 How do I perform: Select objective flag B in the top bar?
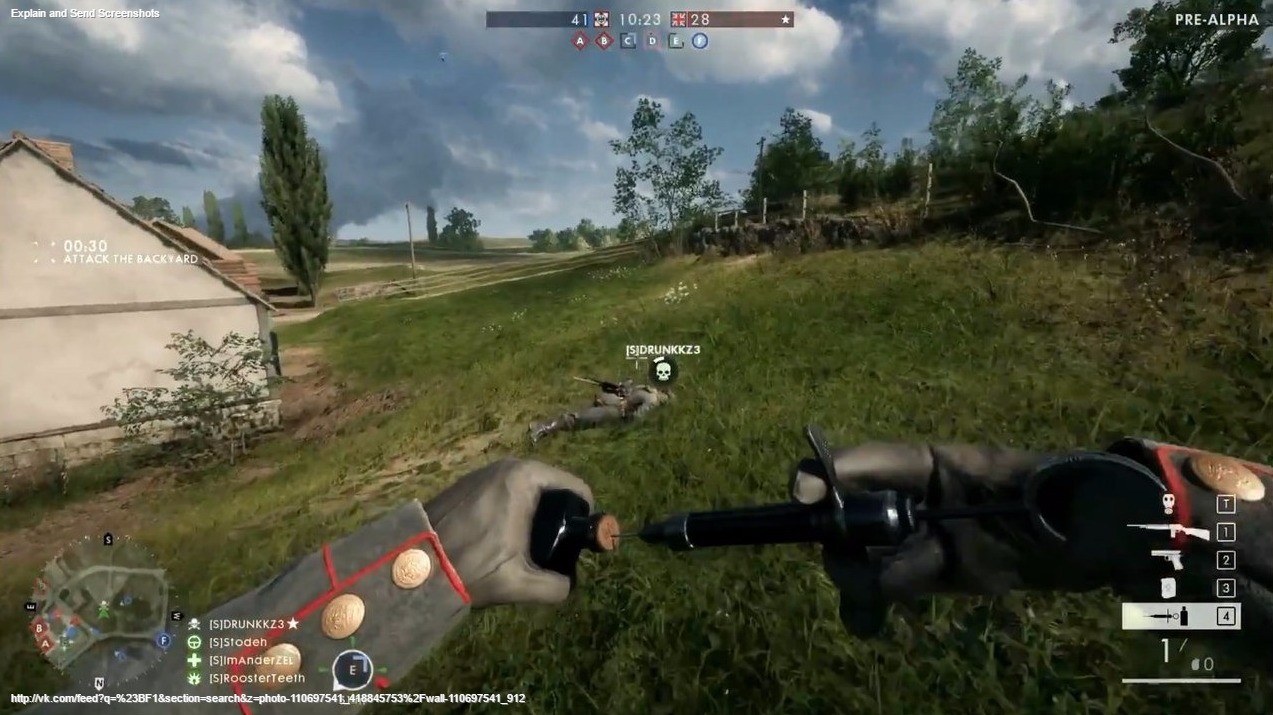tap(604, 41)
